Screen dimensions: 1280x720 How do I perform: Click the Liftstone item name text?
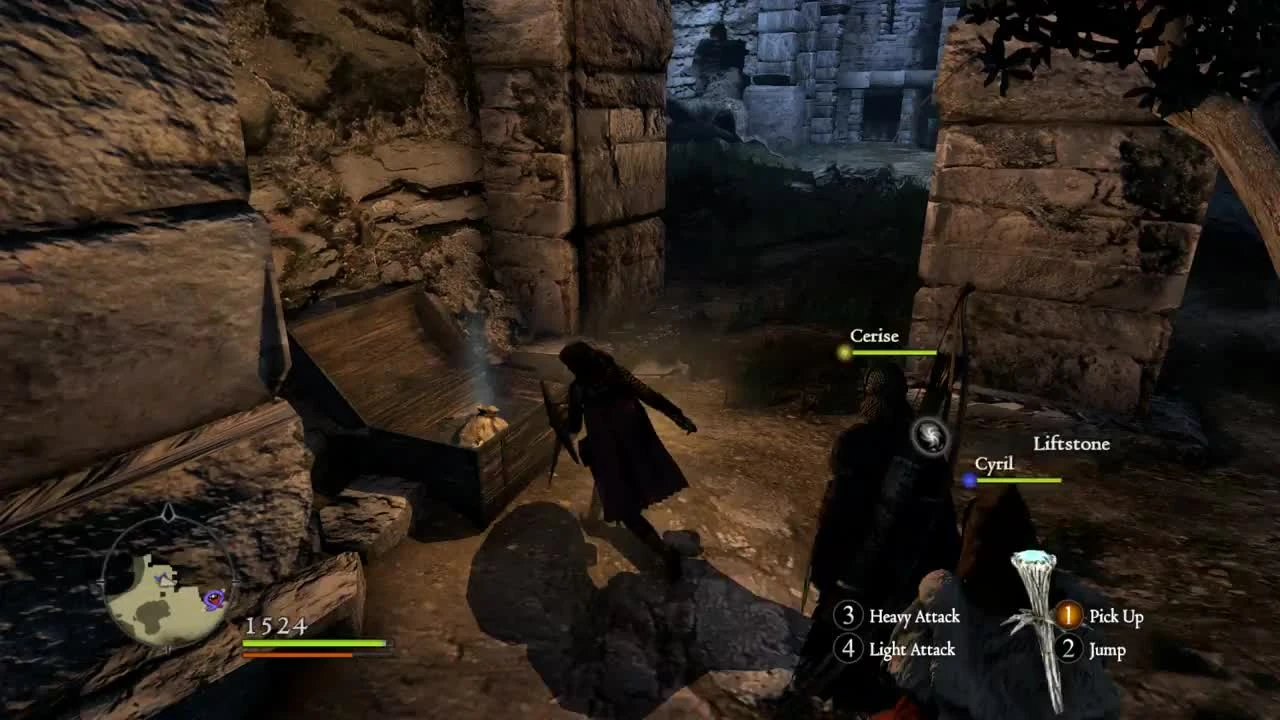1069,443
